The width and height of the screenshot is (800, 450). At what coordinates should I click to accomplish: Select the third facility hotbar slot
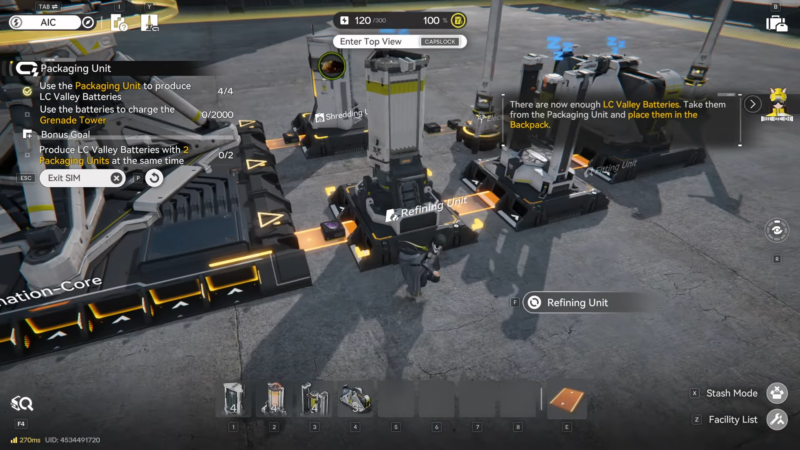click(313, 399)
